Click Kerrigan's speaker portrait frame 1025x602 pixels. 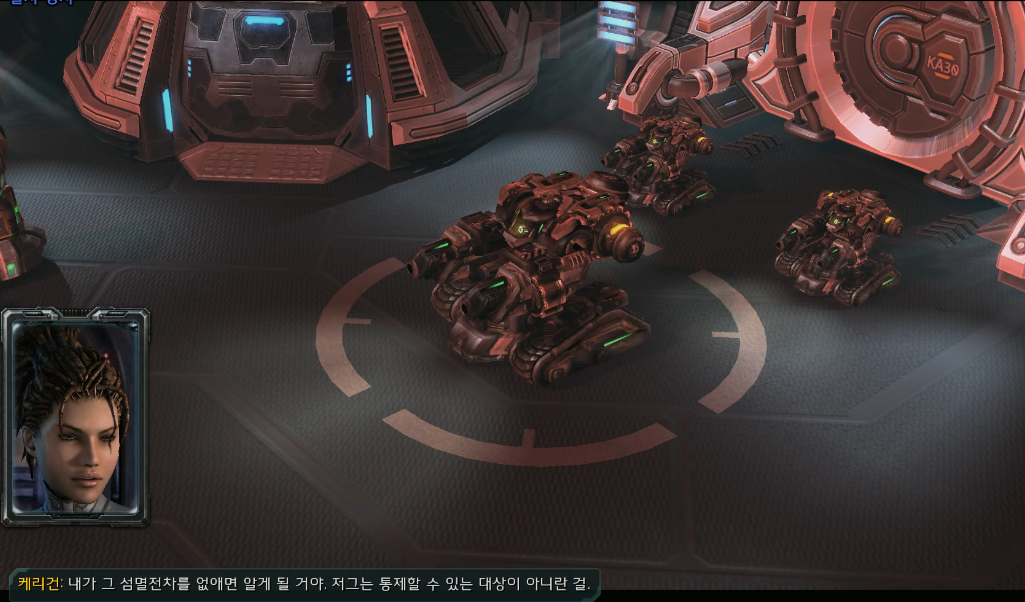pos(75,416)
